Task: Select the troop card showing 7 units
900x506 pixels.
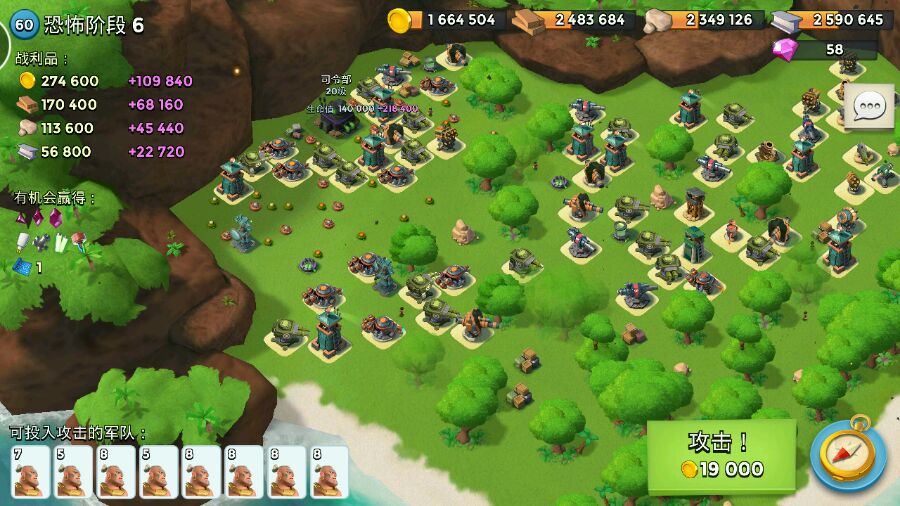Action: pos(31,471)
